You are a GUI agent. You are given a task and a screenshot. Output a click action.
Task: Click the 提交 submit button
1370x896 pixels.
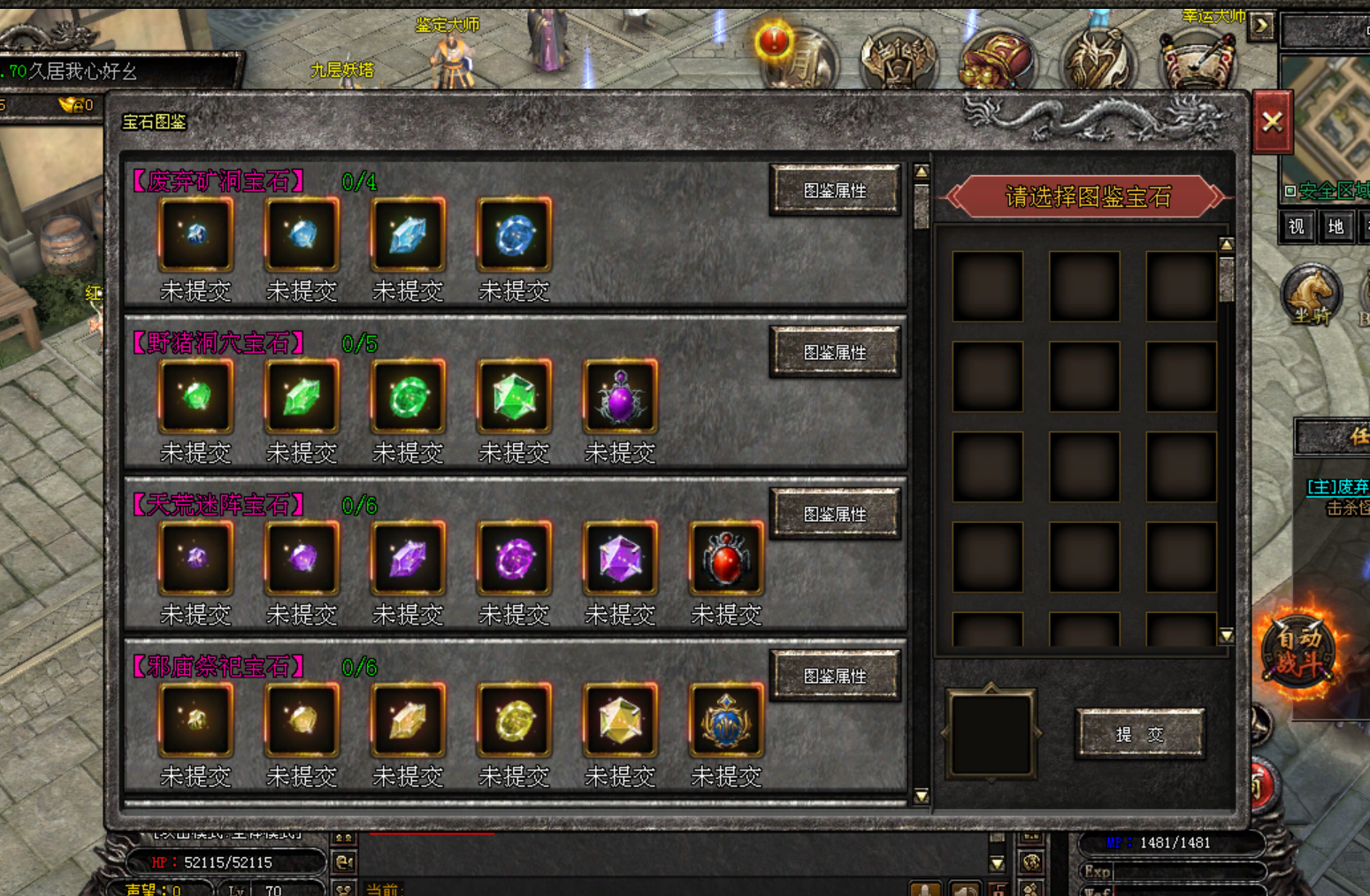pyautogui.click(x=1139, y=734)
